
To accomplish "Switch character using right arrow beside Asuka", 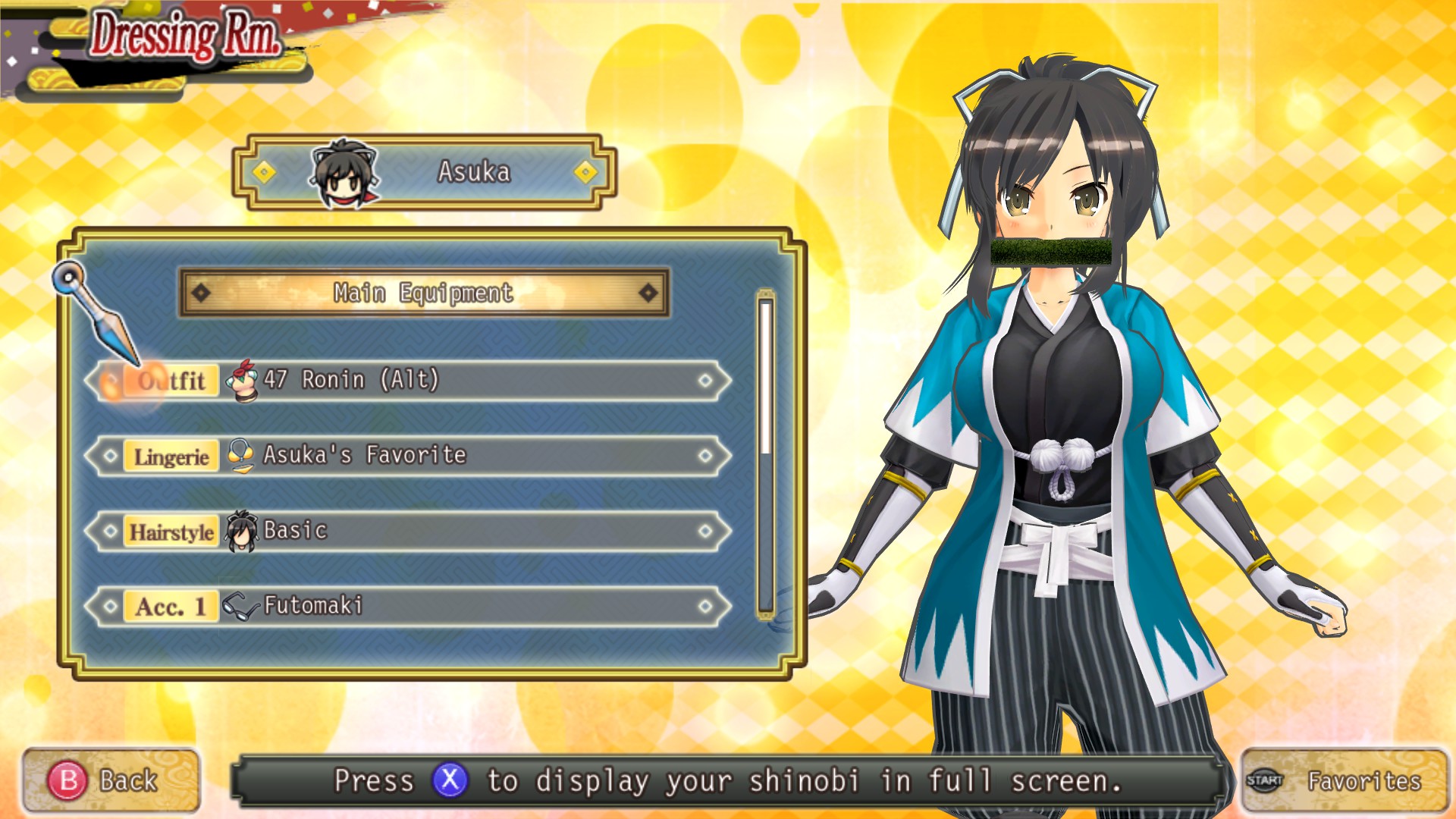I will click(x=585, y=173).
